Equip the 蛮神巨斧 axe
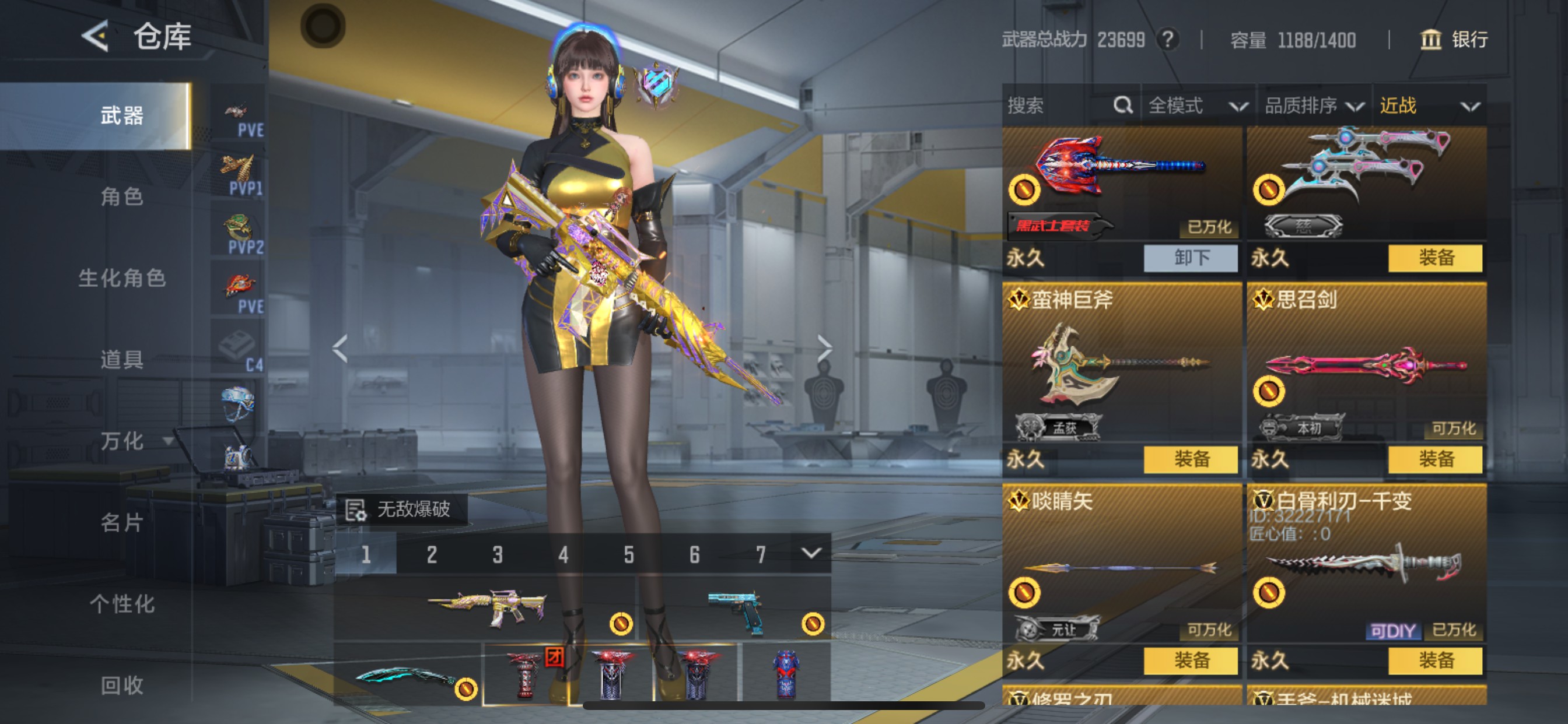The width and height of the screenshot is (1568, 724). click(x=1190, y=459)
